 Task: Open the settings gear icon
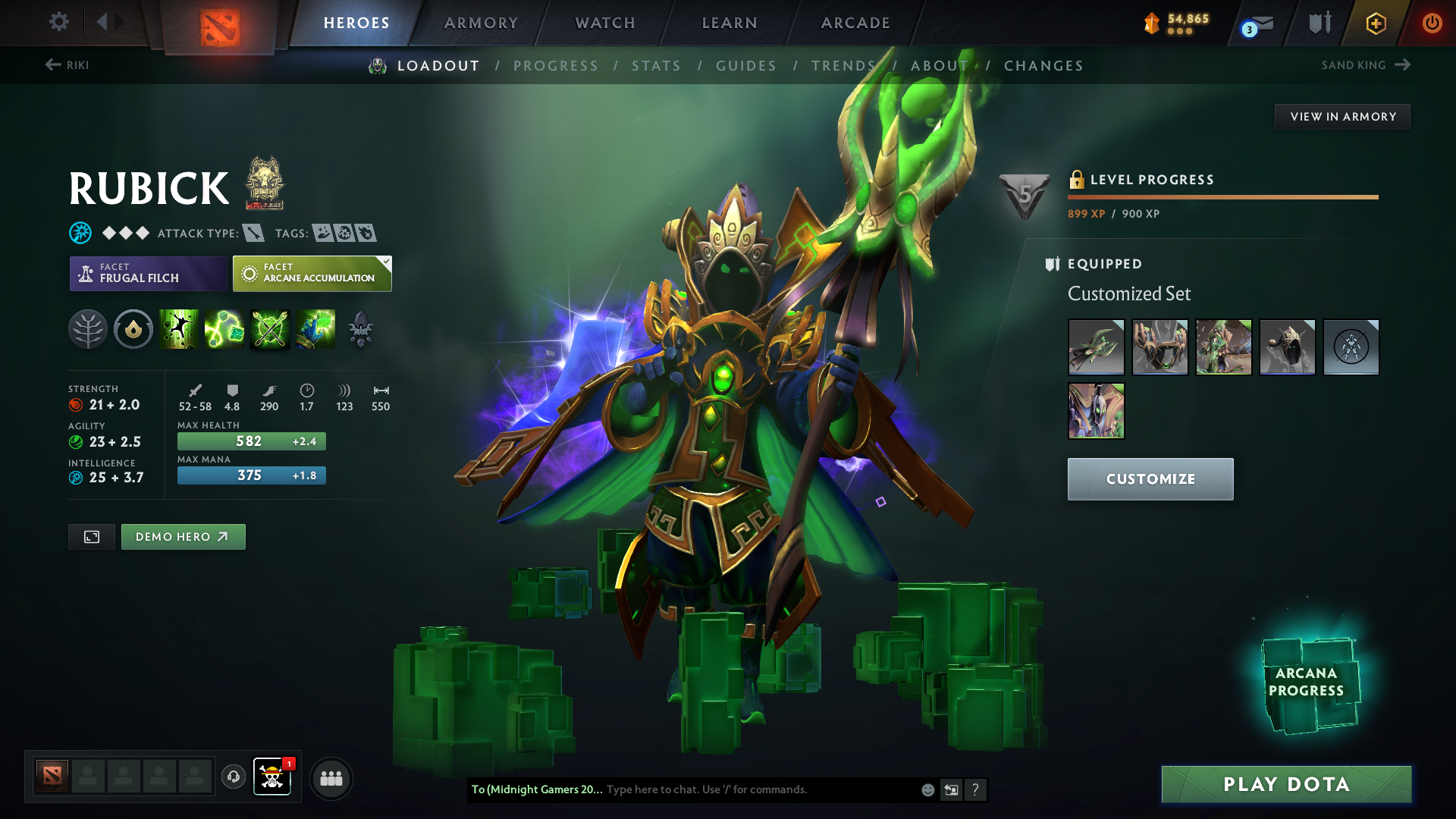[58, 22]
